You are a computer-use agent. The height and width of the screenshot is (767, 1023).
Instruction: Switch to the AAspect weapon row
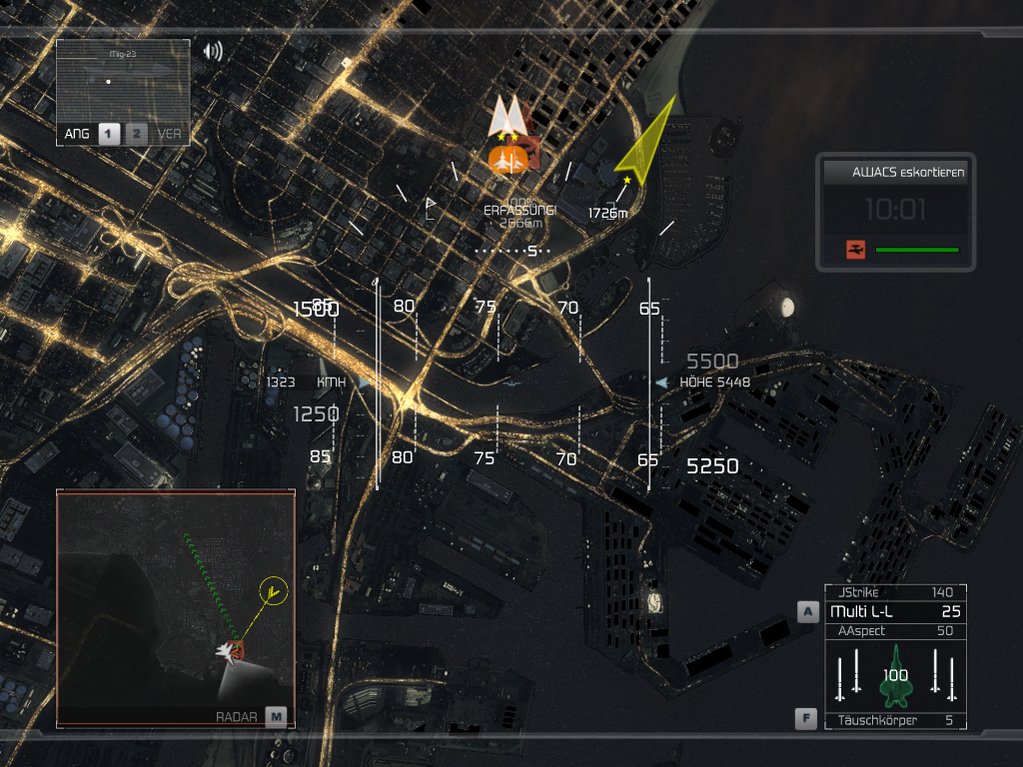pyautogui.click(x=895, y=631)
